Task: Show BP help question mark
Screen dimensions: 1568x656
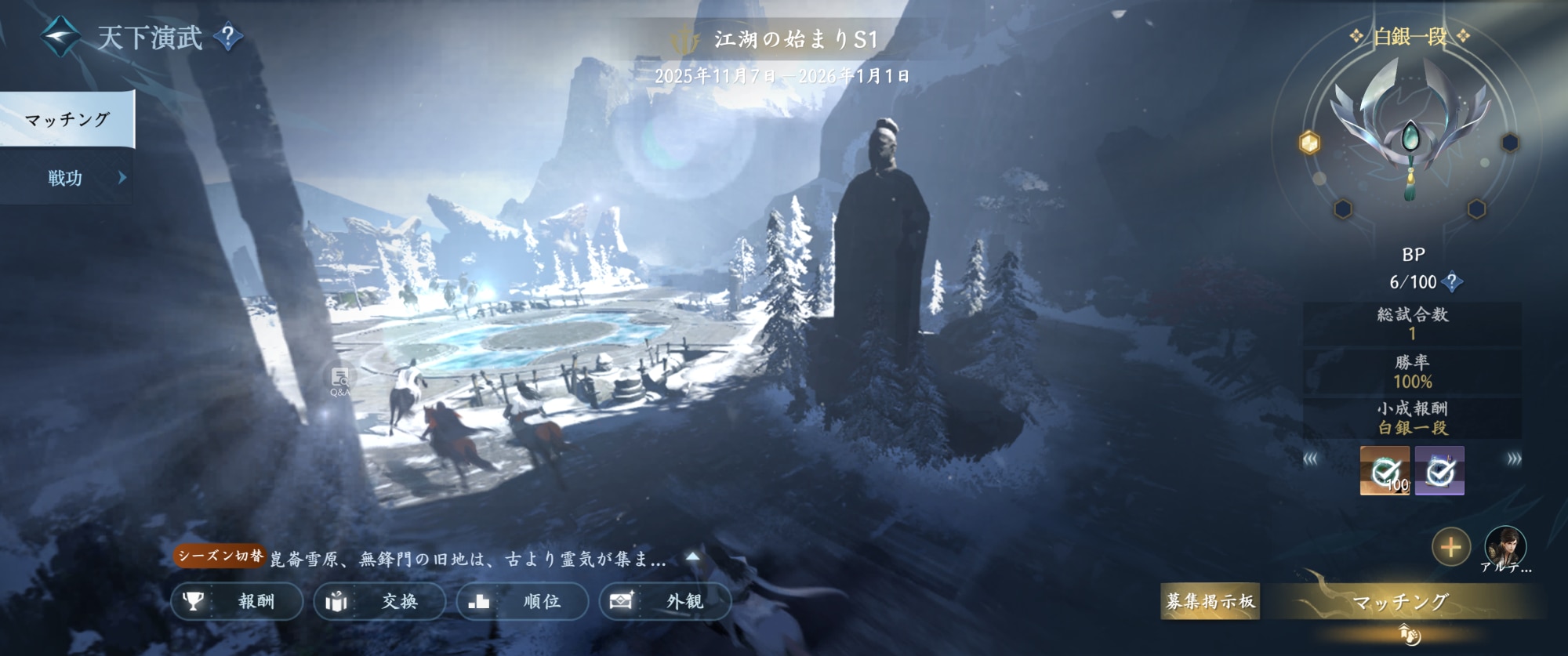Action: 1452,281
